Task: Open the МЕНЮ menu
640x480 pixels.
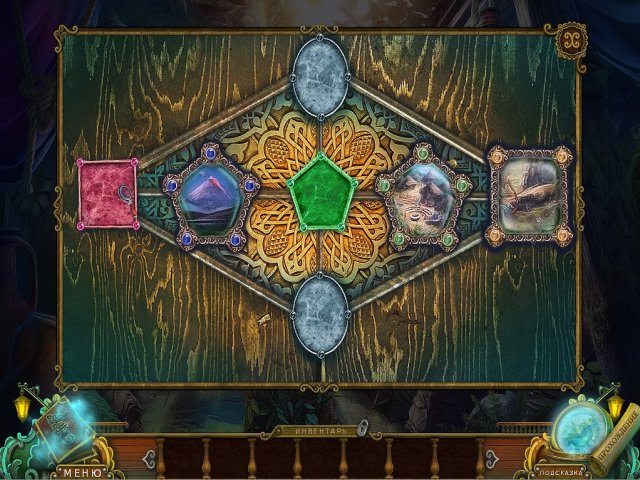Action: (74, 470)
